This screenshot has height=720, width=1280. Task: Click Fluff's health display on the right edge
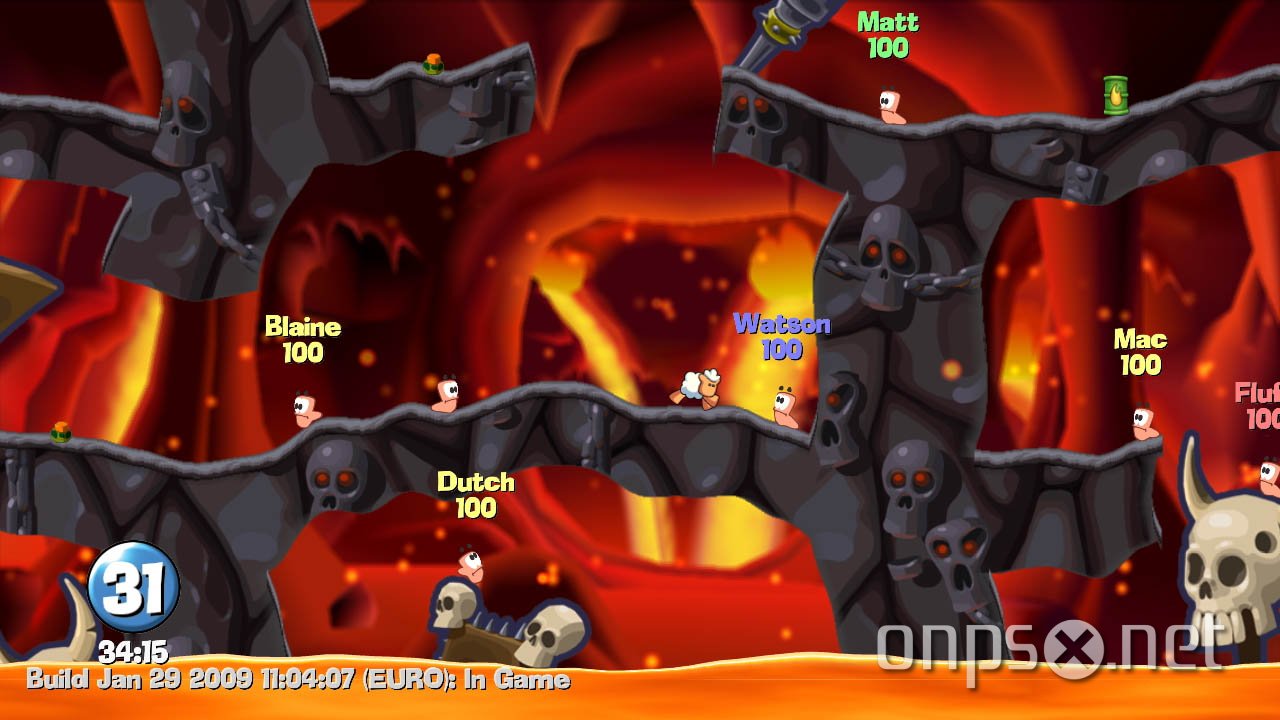(x=1264, y=418)
